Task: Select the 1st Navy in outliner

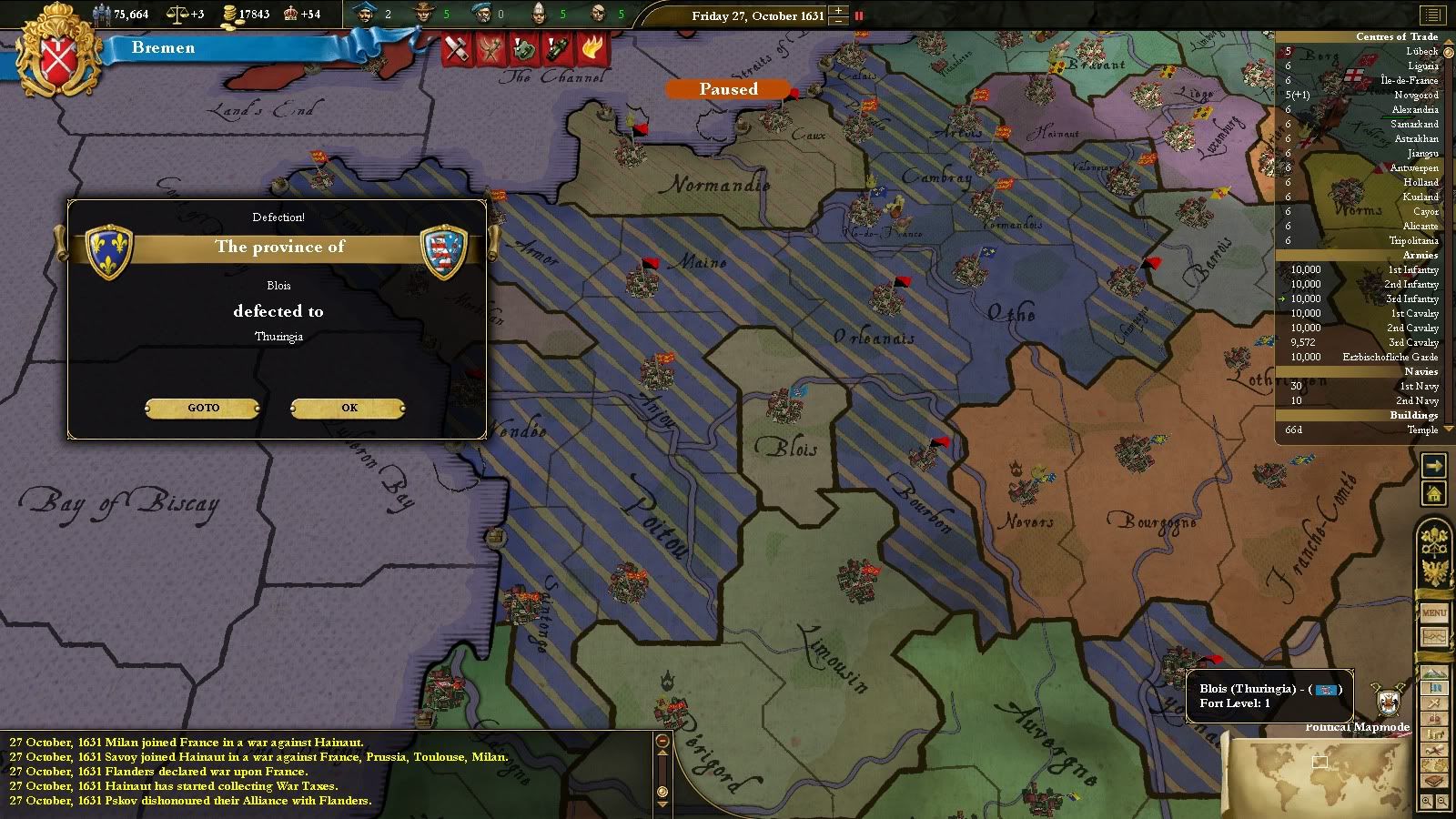Action: tap(1419, 386)
